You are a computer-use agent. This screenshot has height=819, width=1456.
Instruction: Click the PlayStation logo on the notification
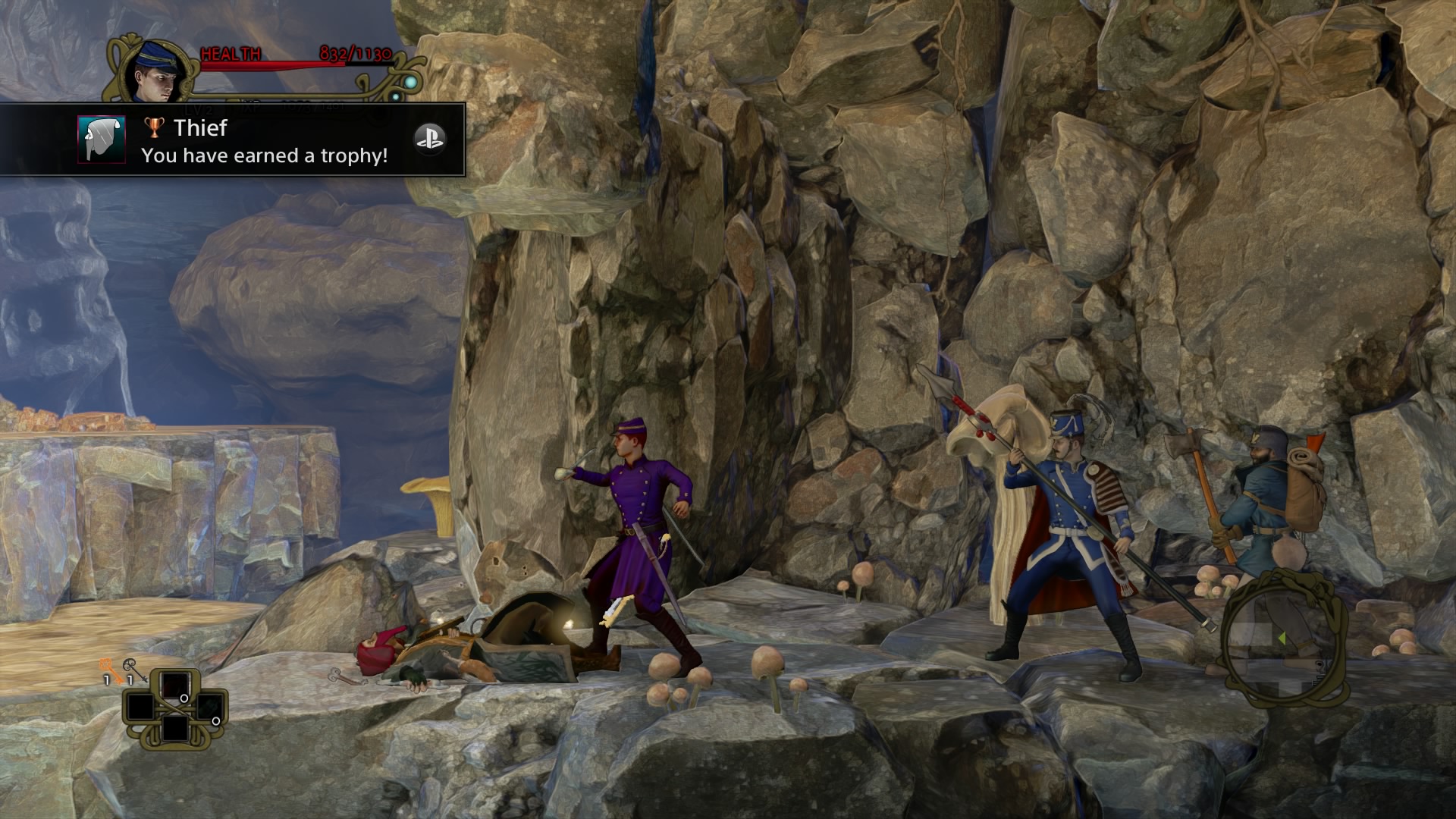tap(429, 139)
